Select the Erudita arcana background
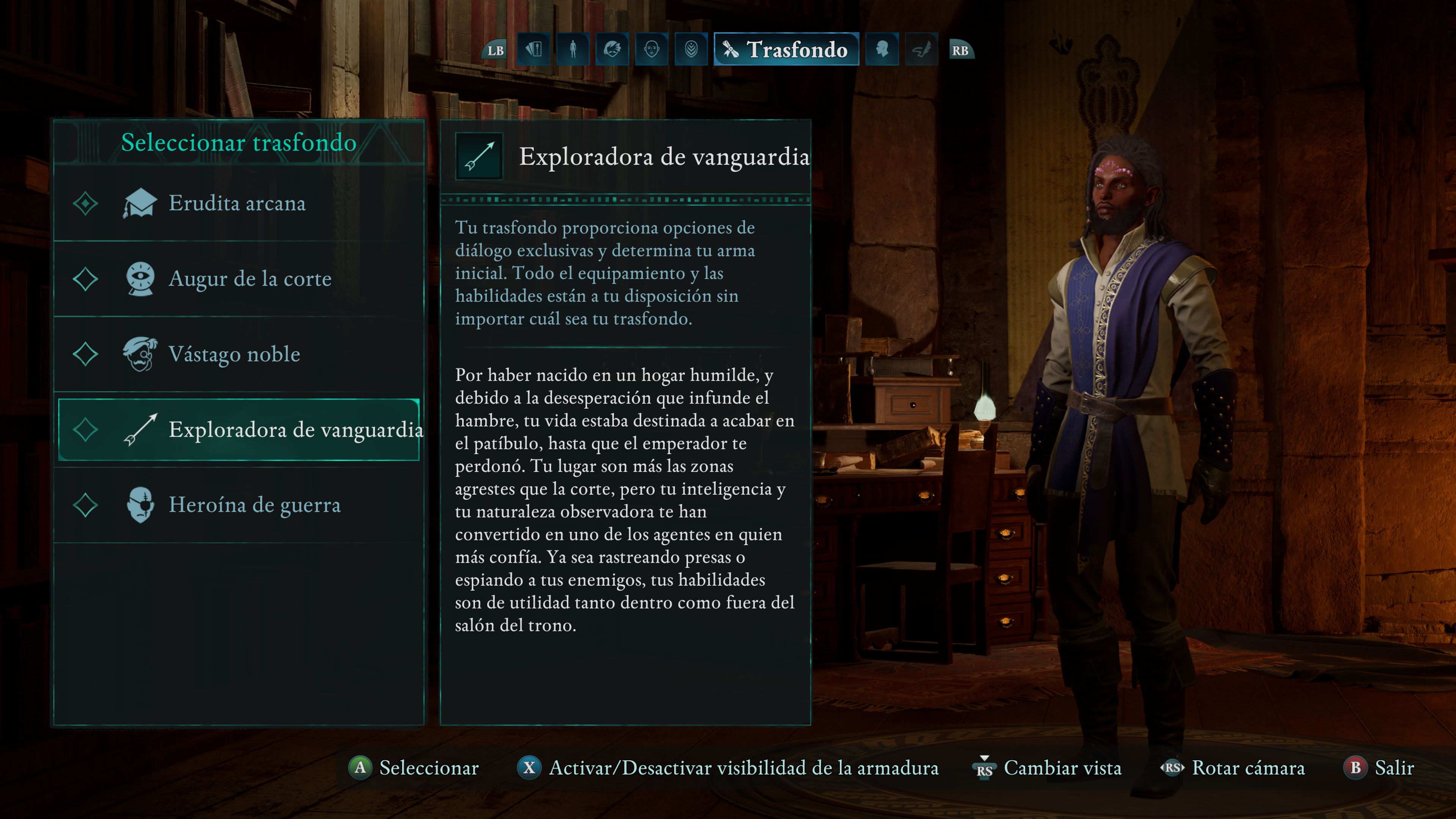Image resolution: width=1456 pixels, height=819 pixels. (237, 204)
